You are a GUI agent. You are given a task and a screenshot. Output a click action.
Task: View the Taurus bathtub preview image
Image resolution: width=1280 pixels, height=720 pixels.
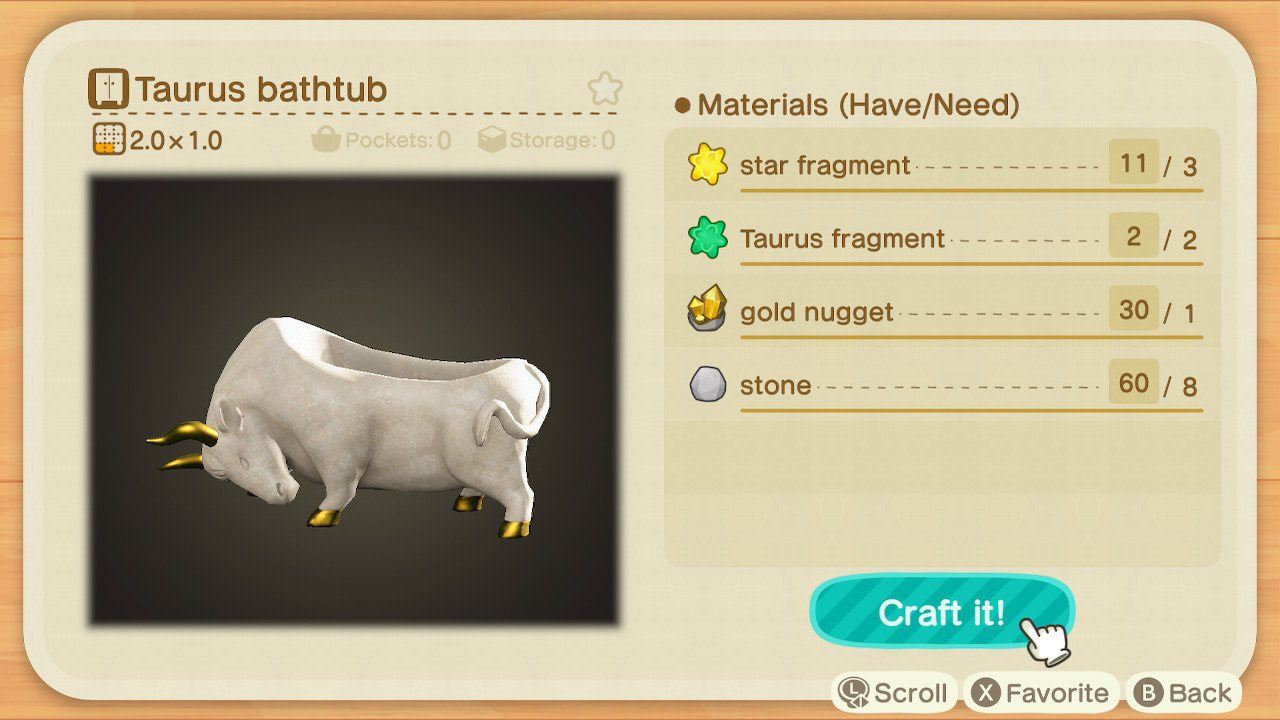point(354,401)
